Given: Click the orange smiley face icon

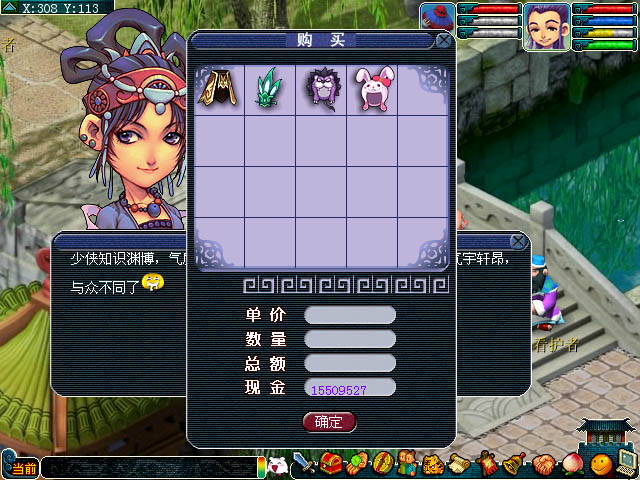Looking at the screenshot, I should (x=599, y=465).
